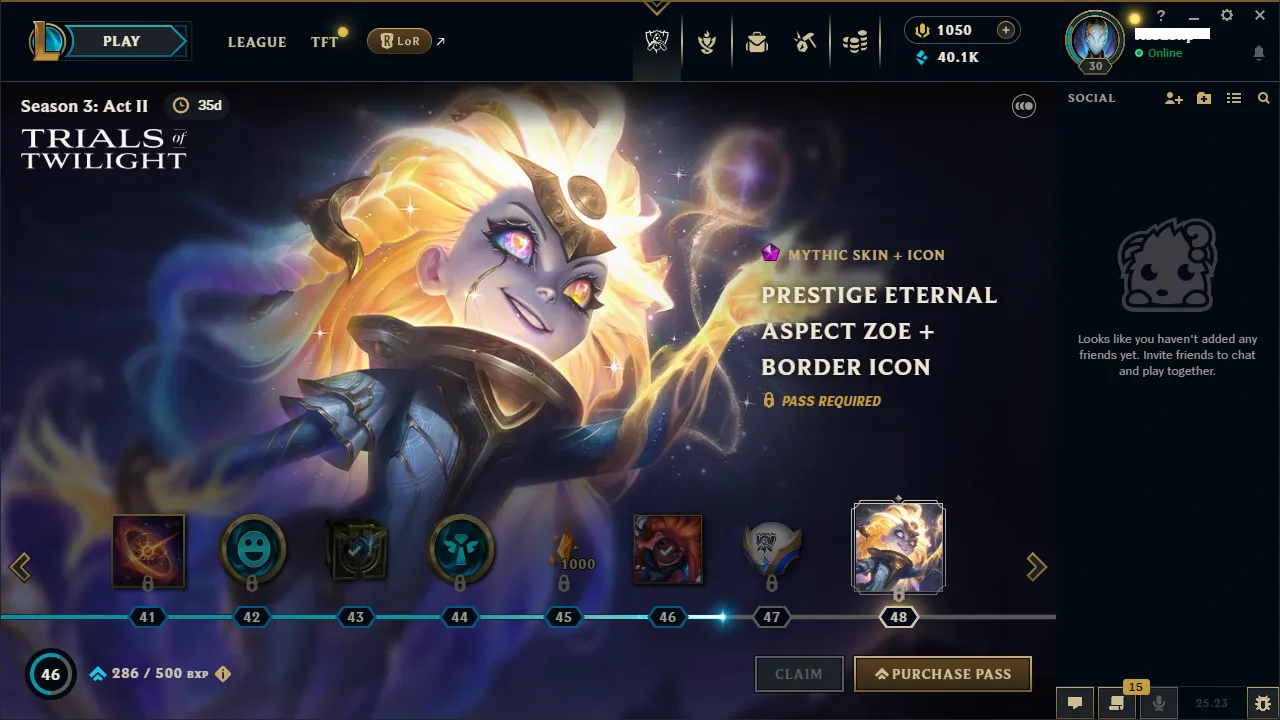Switch to the TFT tab
The height and width of the screenshot is (720, 1280).
(324, 42)
